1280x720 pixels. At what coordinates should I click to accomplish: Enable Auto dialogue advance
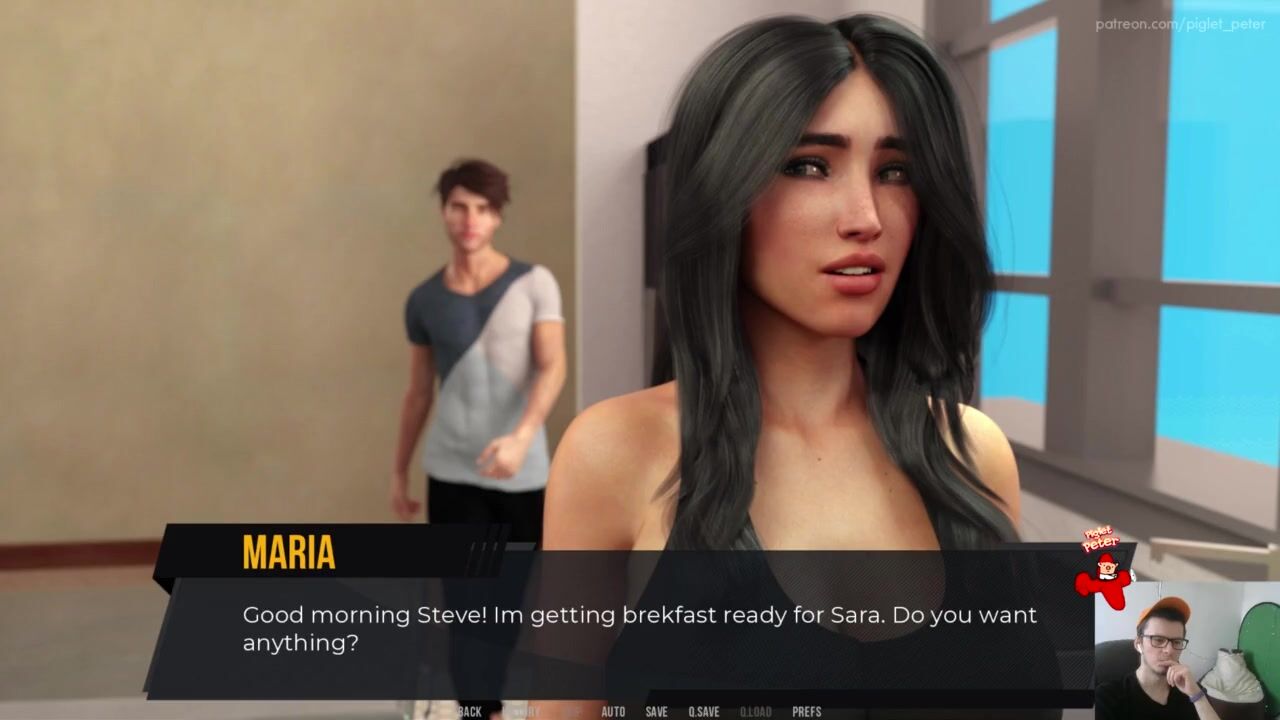coord(613,712)
